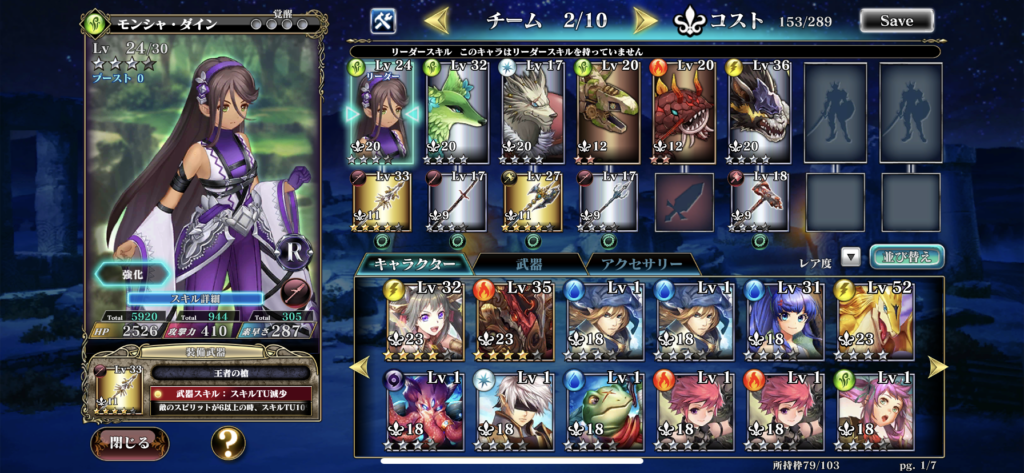
Task: Open the wrench and hammer tools icon
Action: point(384,20)
